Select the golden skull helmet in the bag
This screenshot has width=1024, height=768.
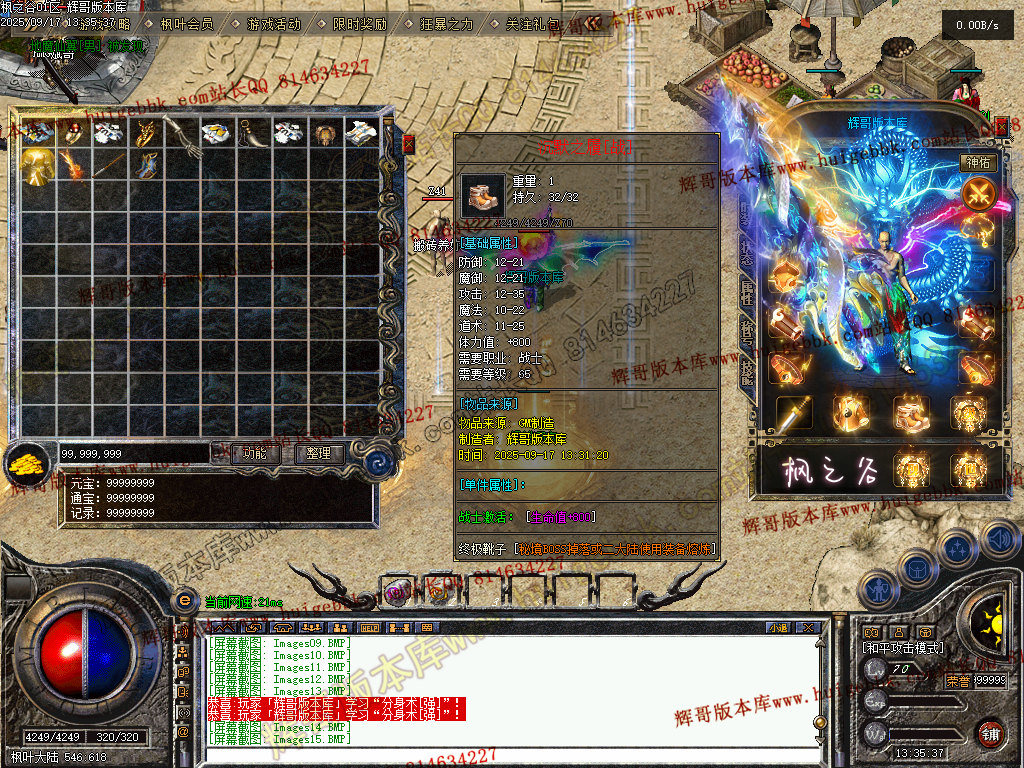click(38, 165)
